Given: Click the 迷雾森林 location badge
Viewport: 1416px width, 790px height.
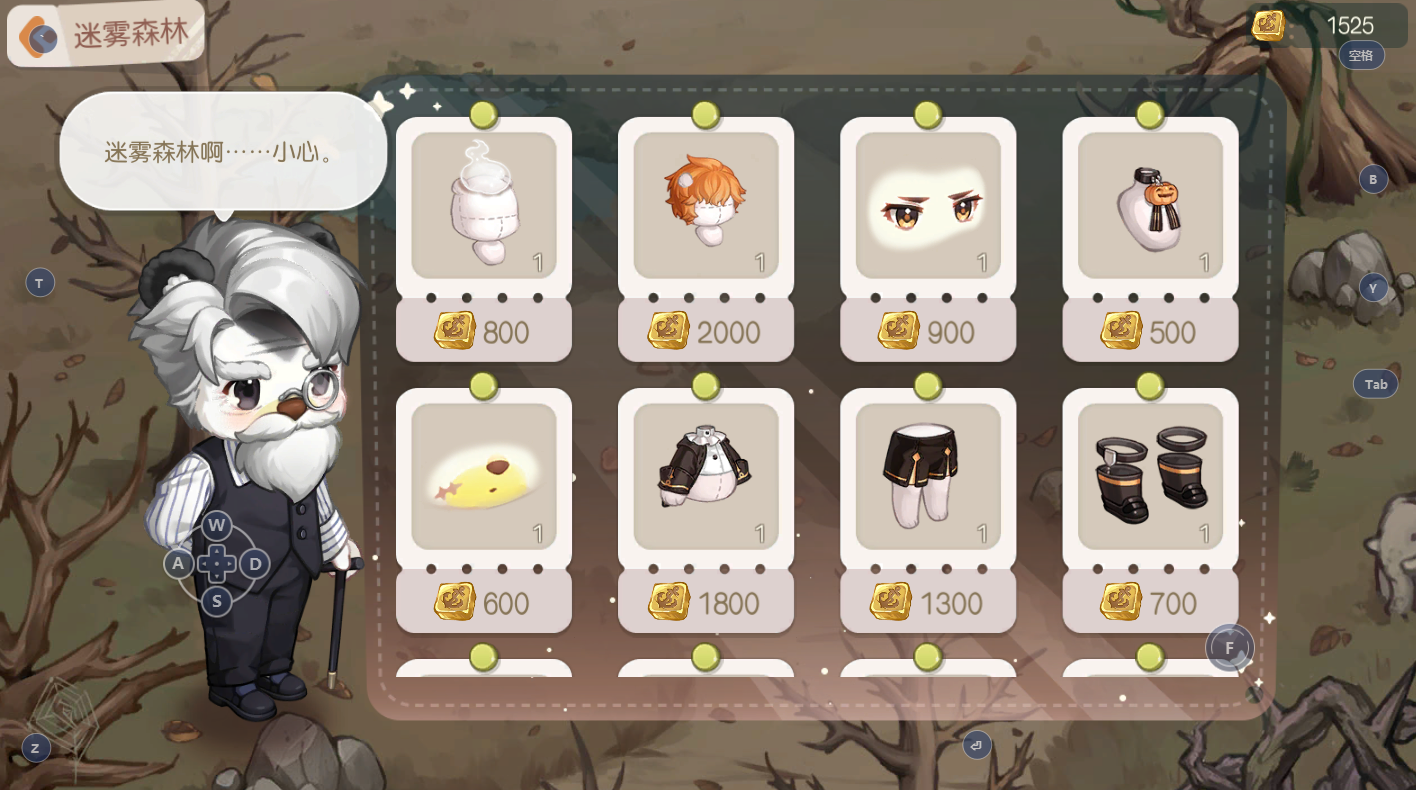Looking at the screenshot, I should click(x=107, y=35).
